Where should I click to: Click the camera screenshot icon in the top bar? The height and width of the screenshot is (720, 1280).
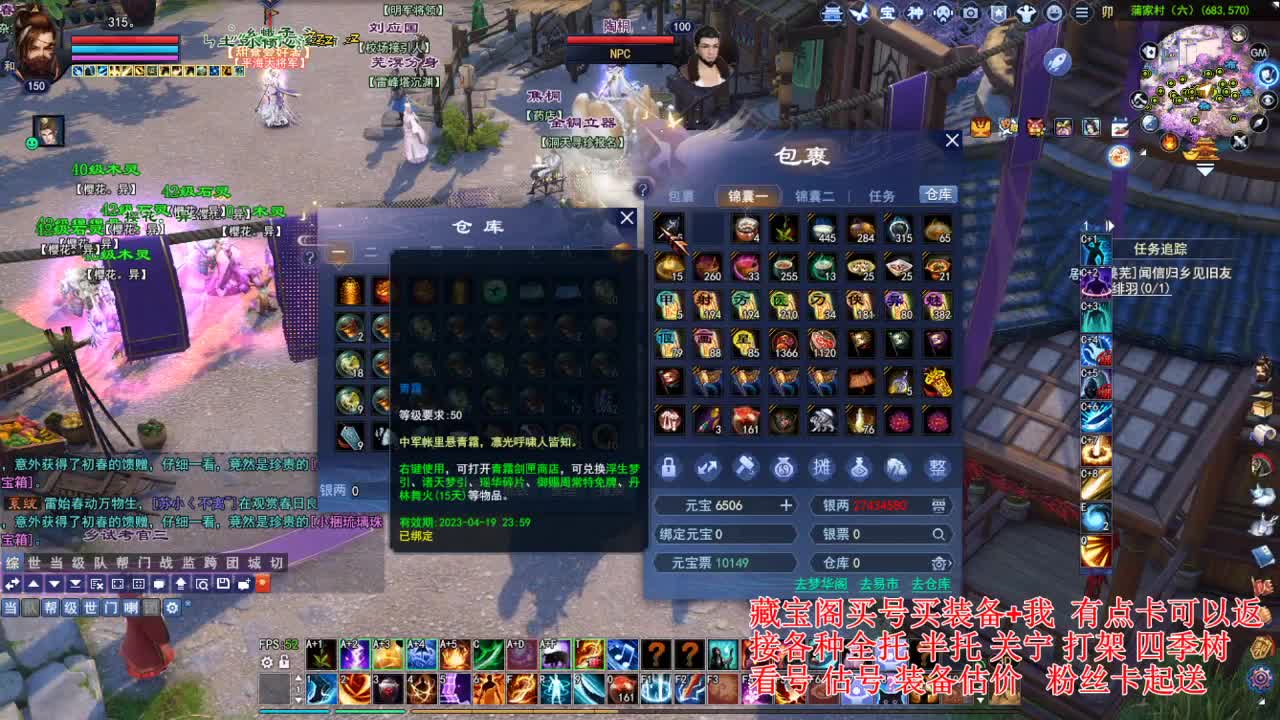tap(970, 13)
